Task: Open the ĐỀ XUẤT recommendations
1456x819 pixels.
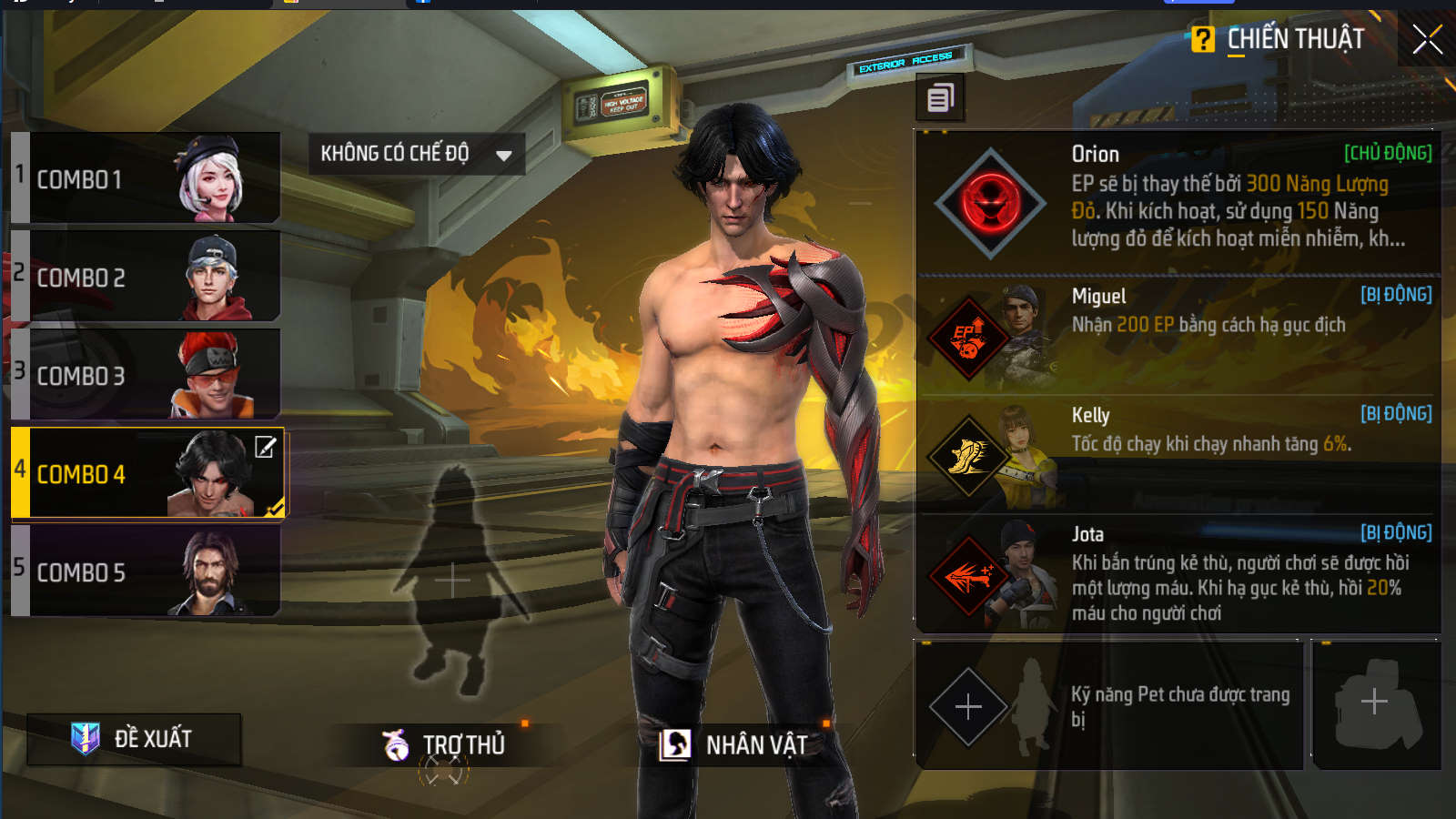Action: 134,738
